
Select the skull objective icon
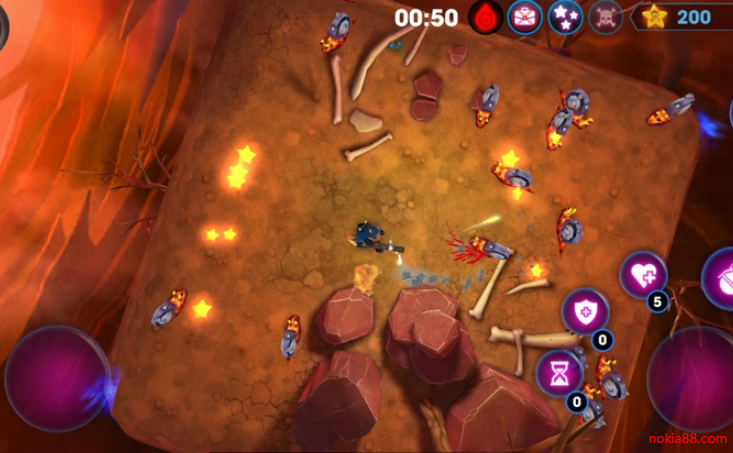605,17
